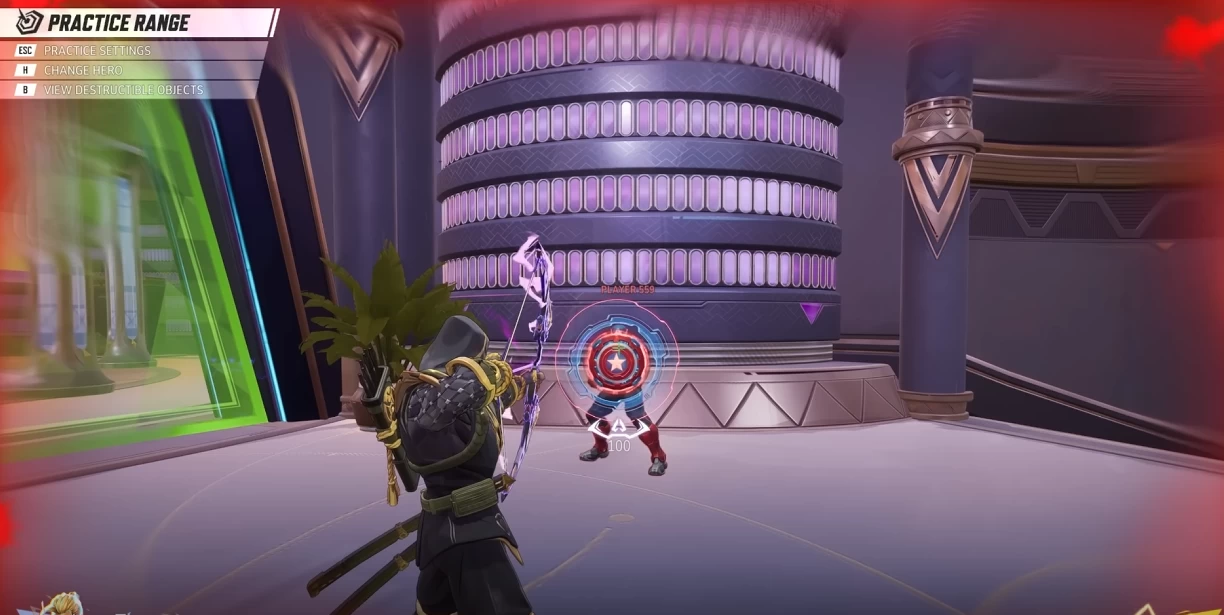Choose the Change Hero option
The width and height of the screenshot is (1224, 615).
(83, 70)
